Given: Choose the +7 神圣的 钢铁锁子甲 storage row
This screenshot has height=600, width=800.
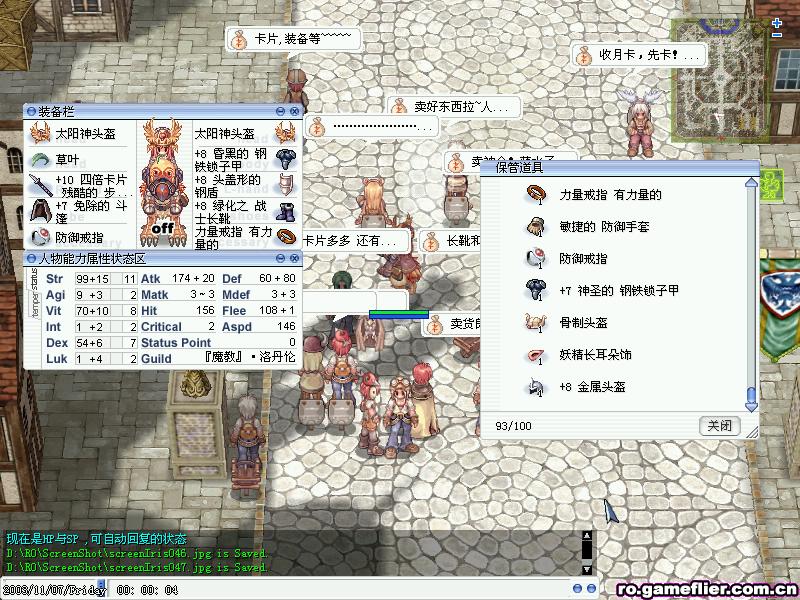Looking at the screenshot, I should pyautogui.click(x=618, y=291).
